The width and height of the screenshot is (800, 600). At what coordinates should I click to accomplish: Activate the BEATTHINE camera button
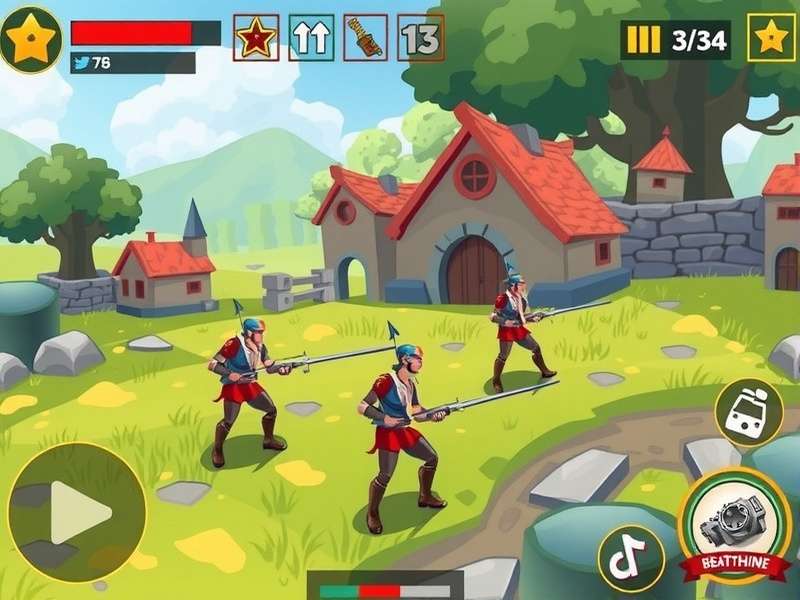point(734,525)
